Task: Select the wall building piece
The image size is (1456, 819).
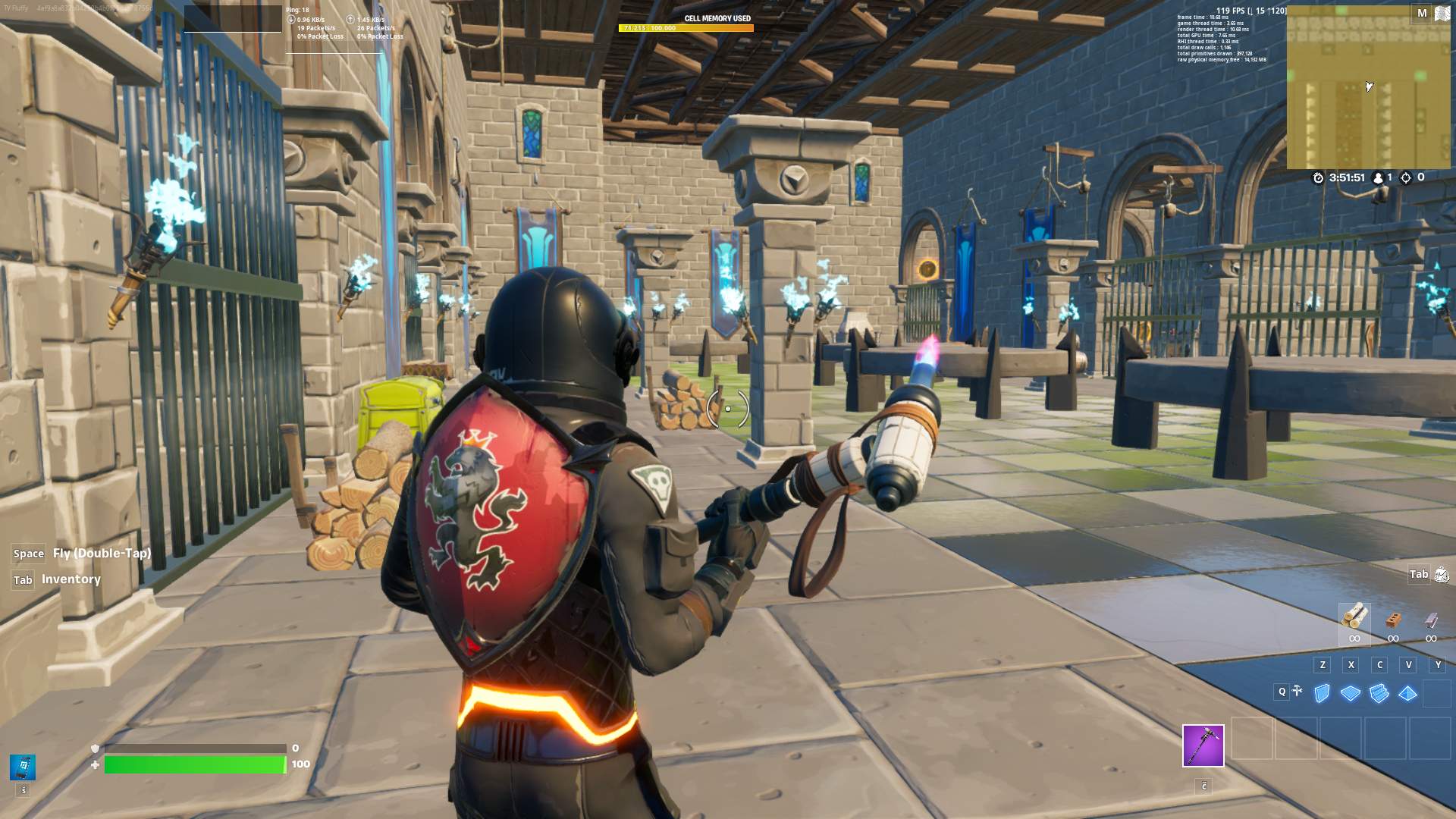Action: (x=1322, y=693)
